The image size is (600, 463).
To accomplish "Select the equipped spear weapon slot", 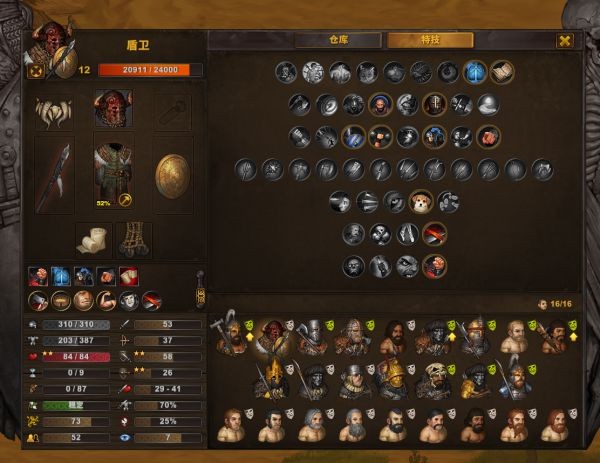I will click(52, 175).
